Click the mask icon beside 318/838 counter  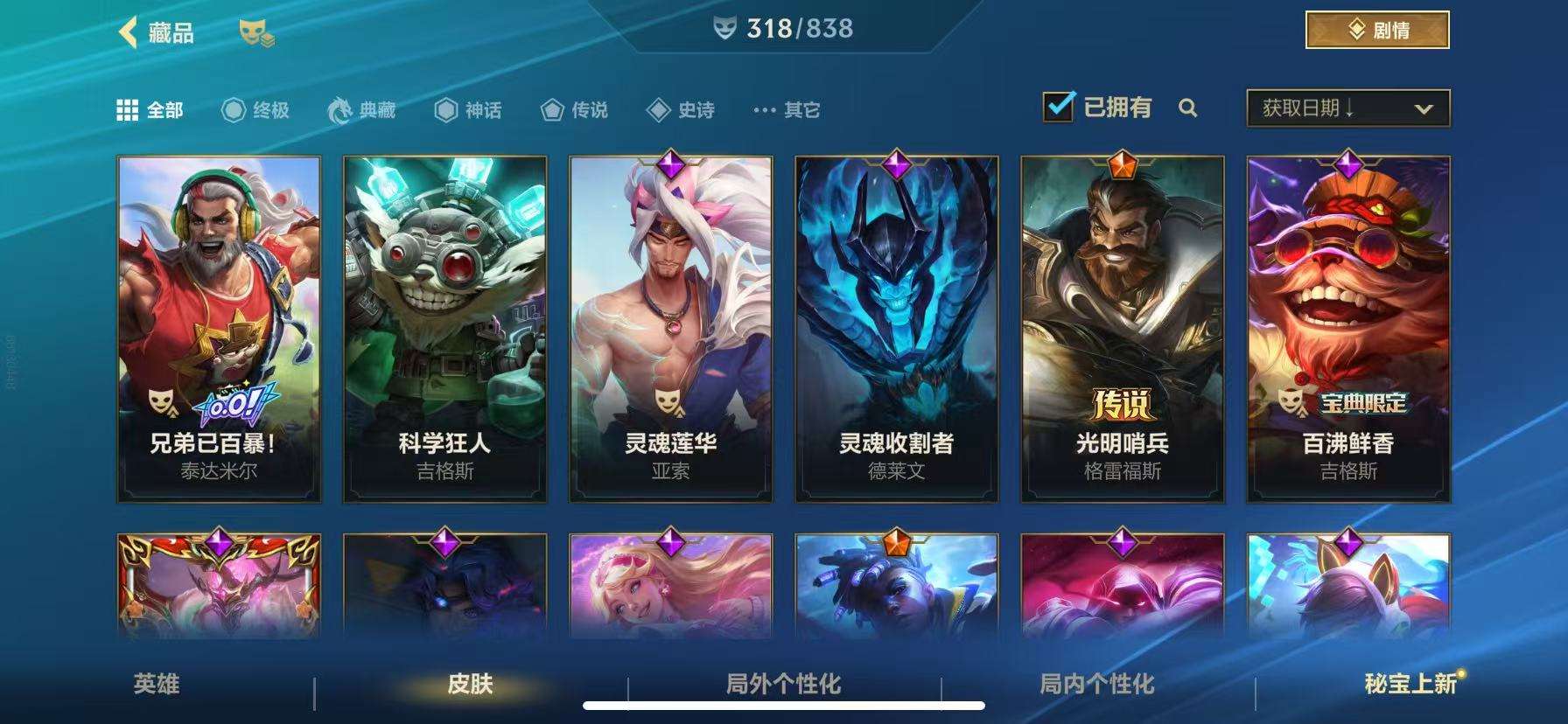(x=726, y=27)
